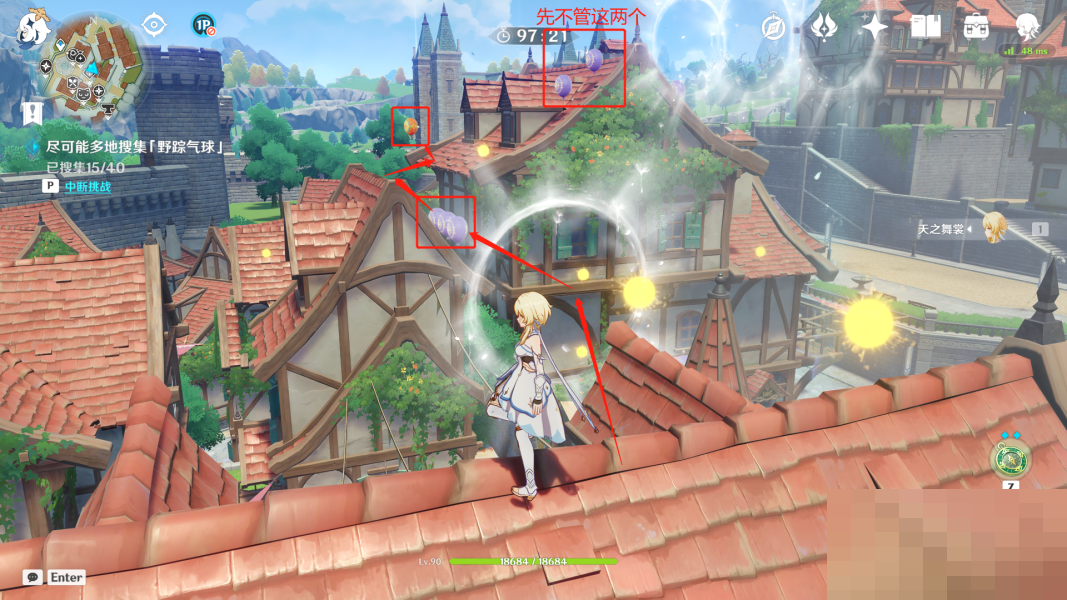This screenshot has height=600, width=1067.
Task: Open the winged wish emblem icon
Action: coord(824,27)
